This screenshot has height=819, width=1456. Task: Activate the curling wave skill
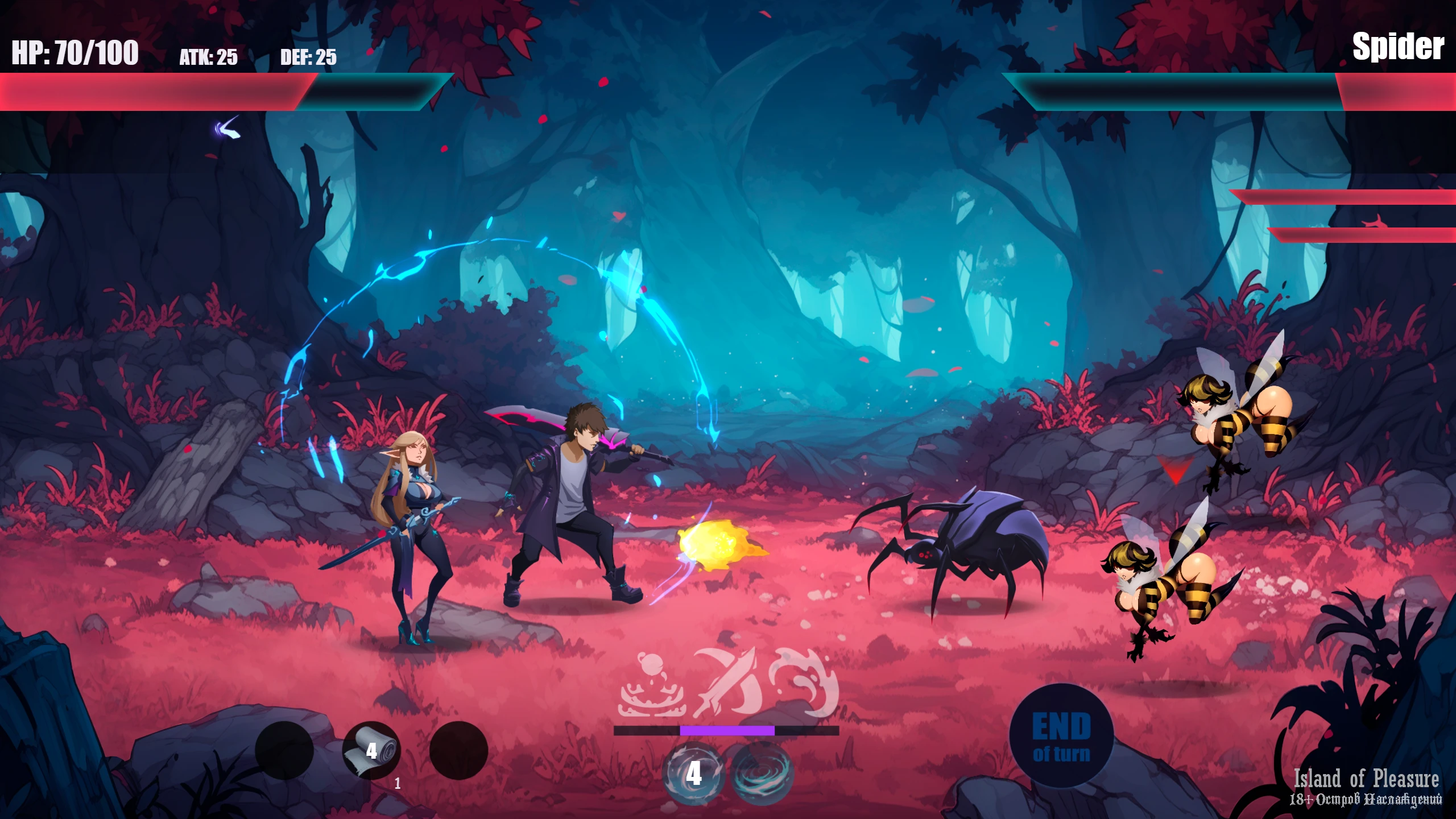click(804, 681)
